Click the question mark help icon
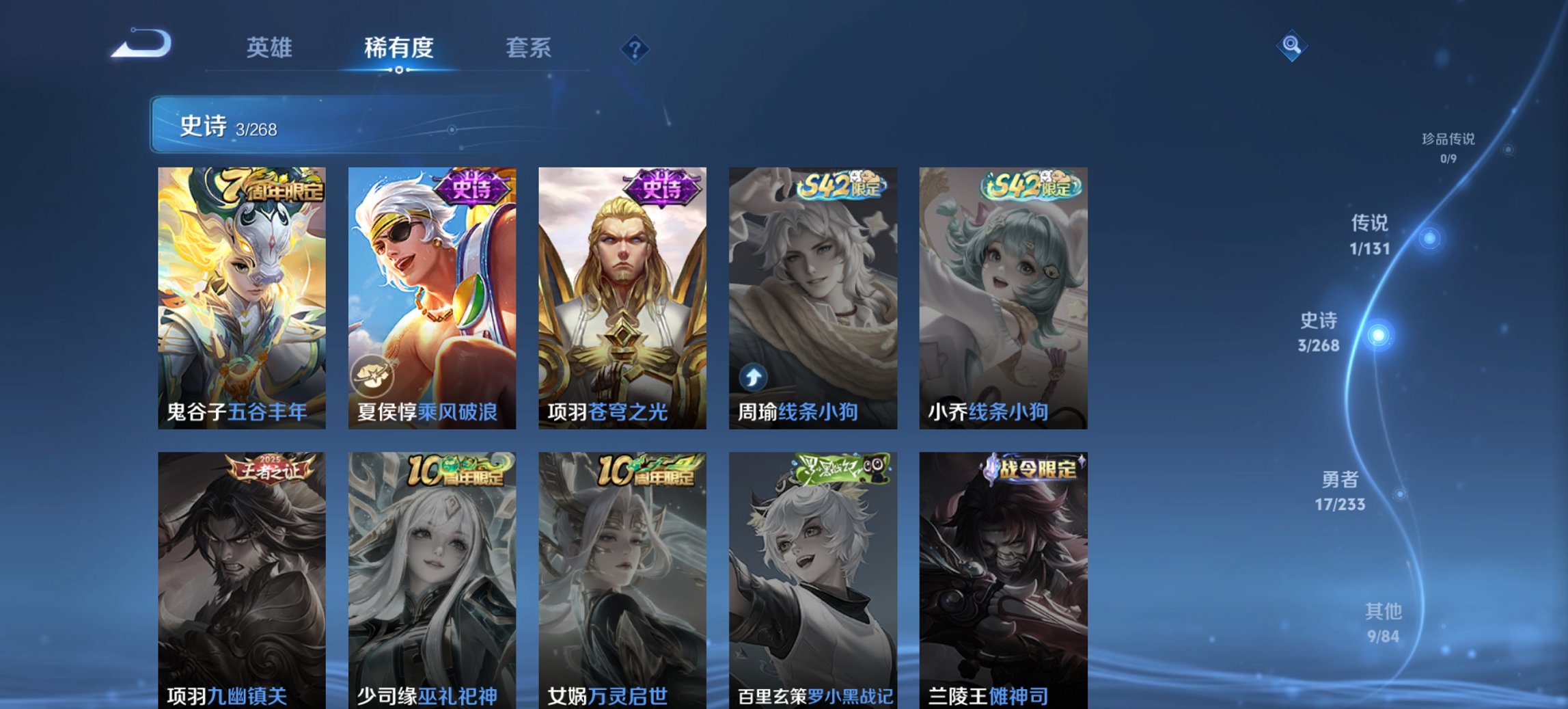This screenshot has width=1568, height=709. pos(635,48)
